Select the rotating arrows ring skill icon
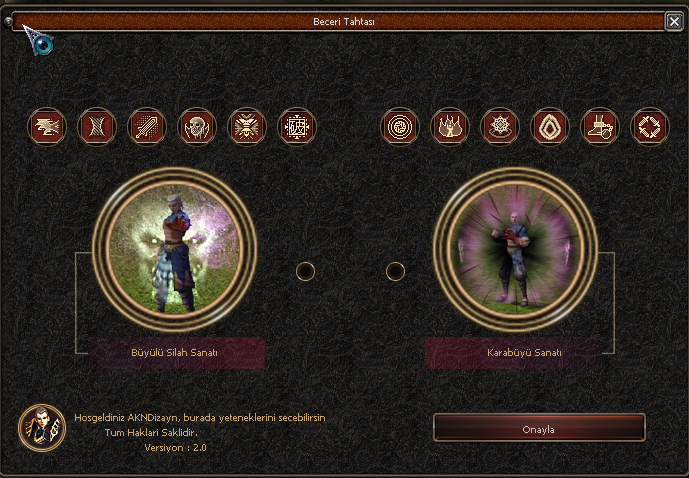Viewport: 689px width, 478px height. pyautogui.click(x=650, y=127)
